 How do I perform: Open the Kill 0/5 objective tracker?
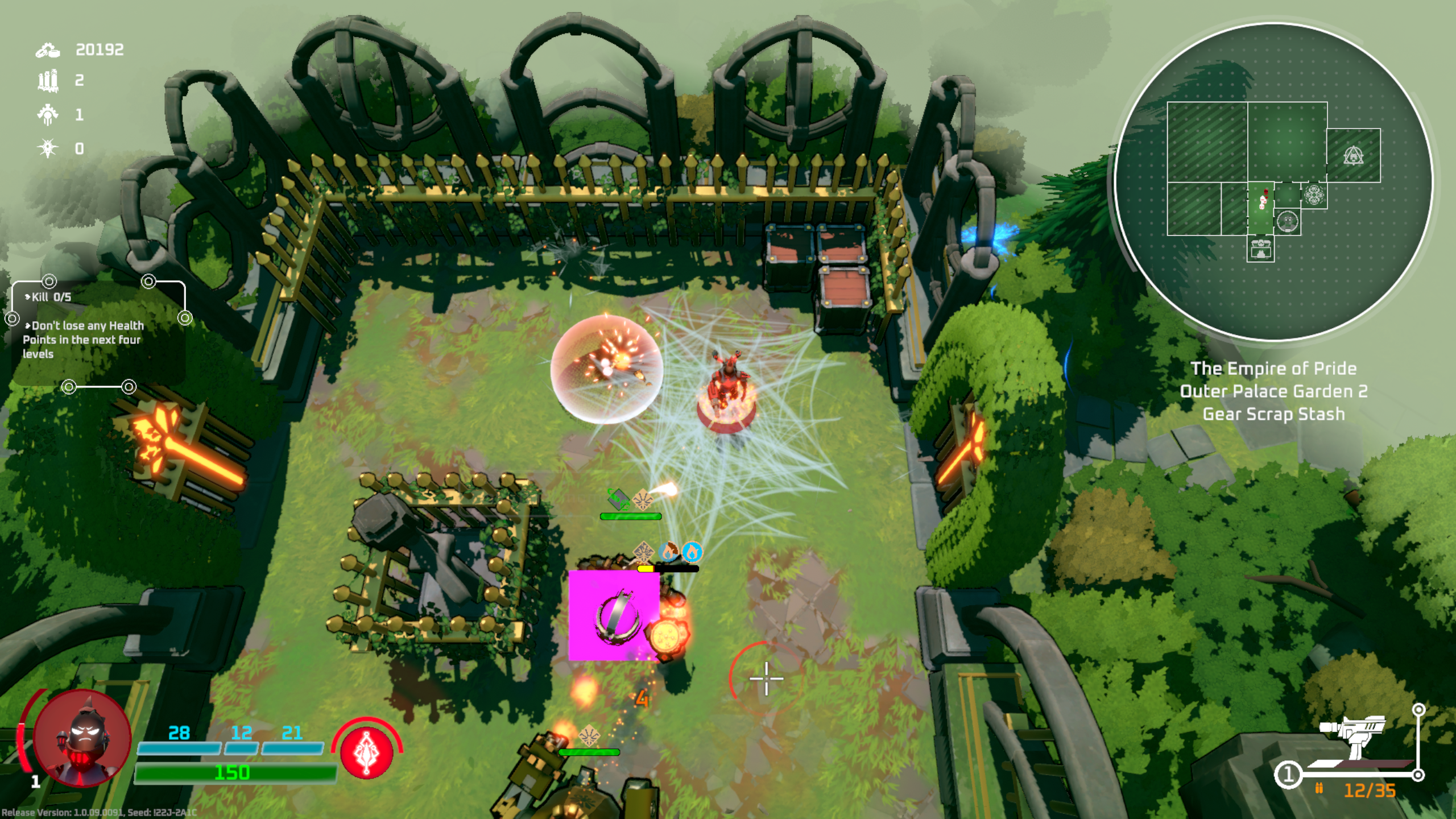click(x=51, y=297)
